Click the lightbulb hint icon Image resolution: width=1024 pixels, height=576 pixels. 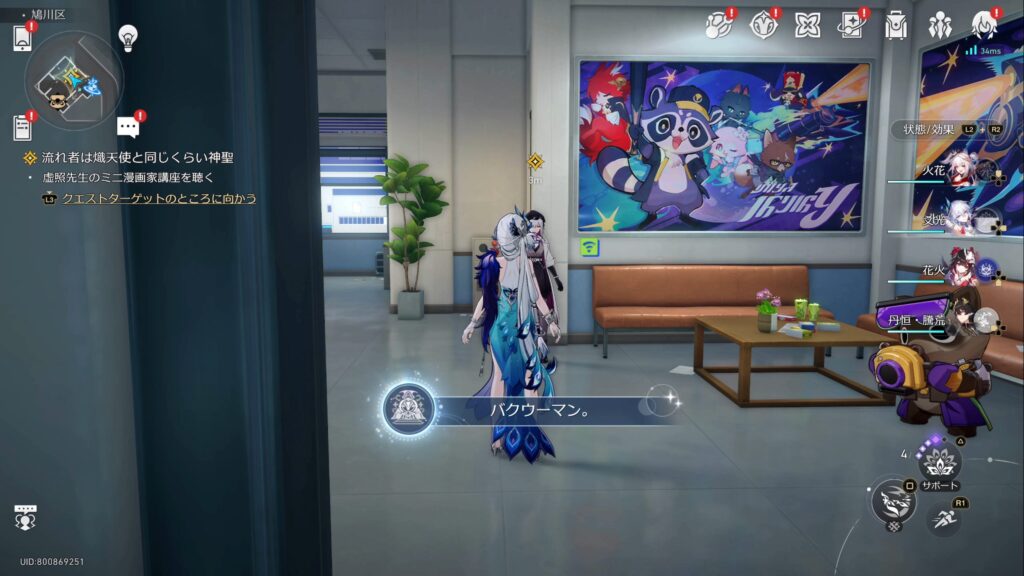click(x=127, y=37)
